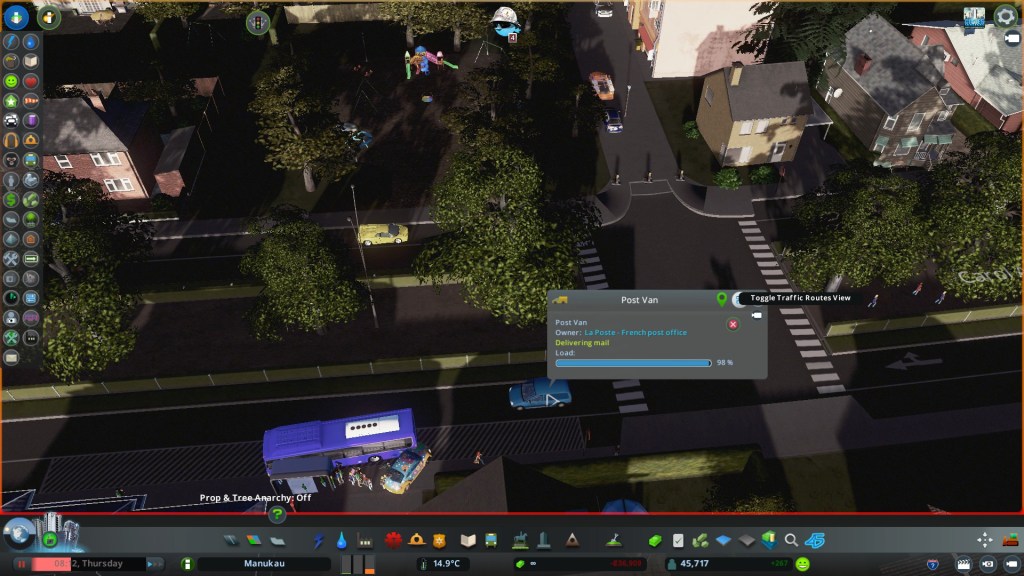This screenshot has width=1024, height=576.
Task: Click the La Poste owner link
Action: (x=635, y=332)
